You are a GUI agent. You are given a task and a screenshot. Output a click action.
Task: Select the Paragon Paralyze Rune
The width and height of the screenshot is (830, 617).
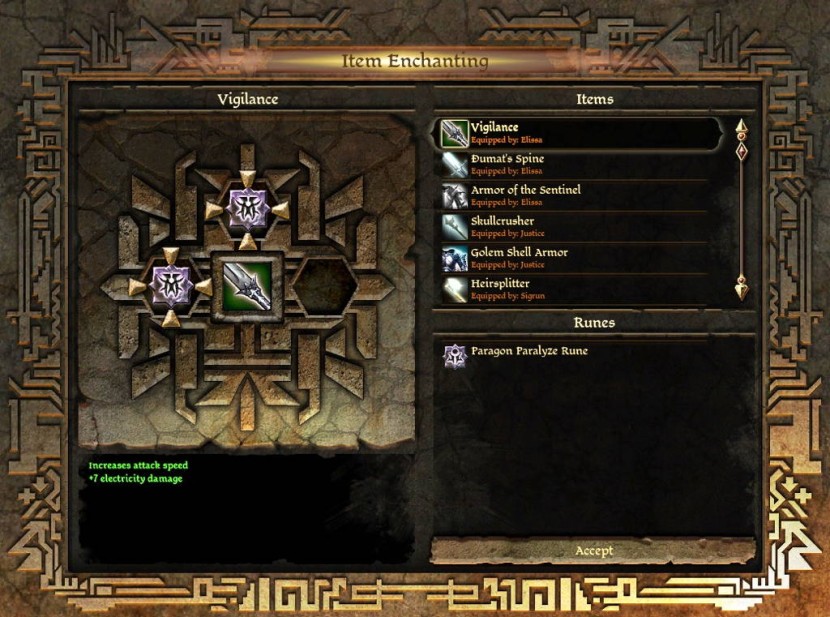click(x=530, y=352)
